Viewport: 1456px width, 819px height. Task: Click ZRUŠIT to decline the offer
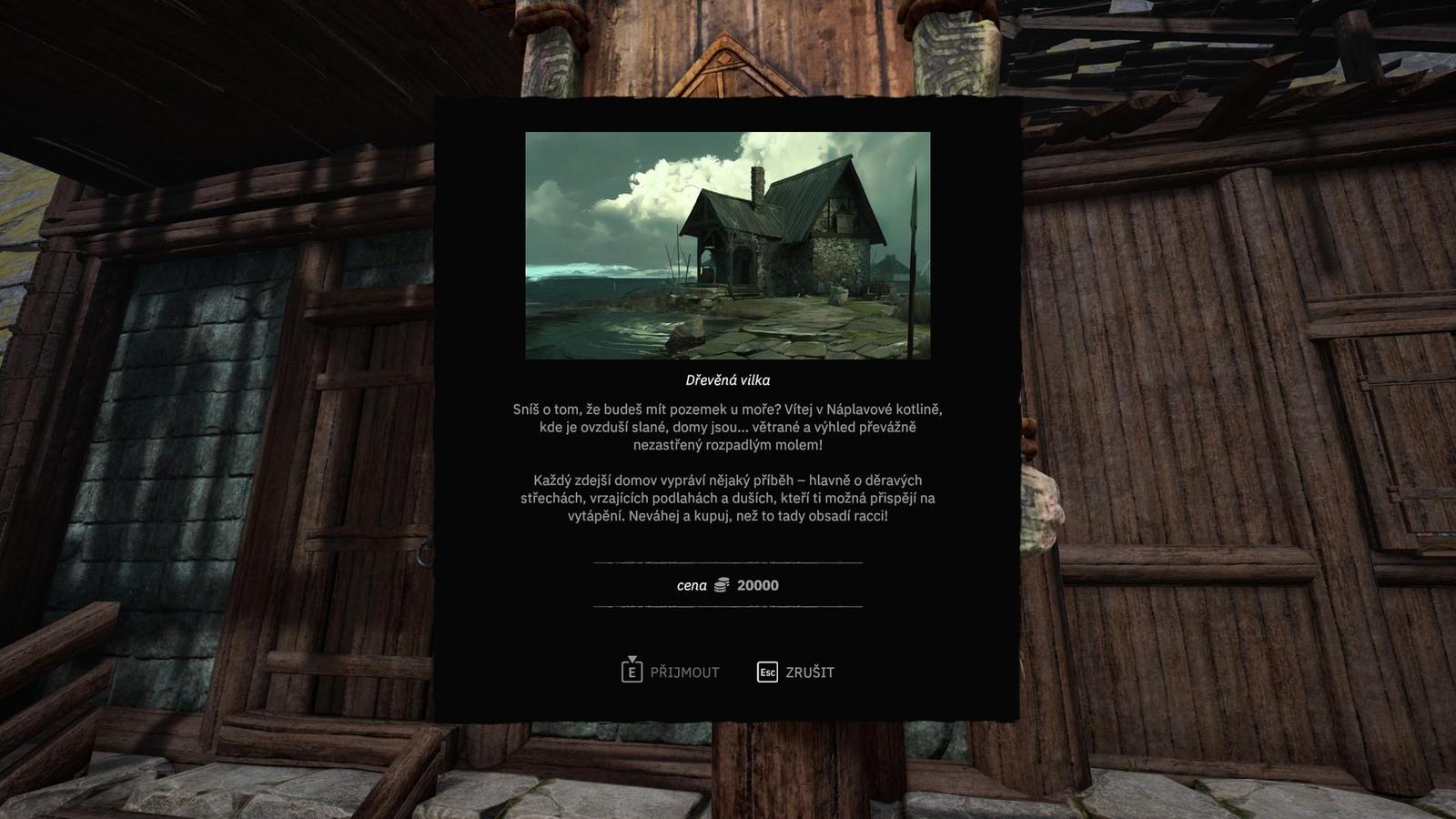pyautogui.click(x=810, y=673)
